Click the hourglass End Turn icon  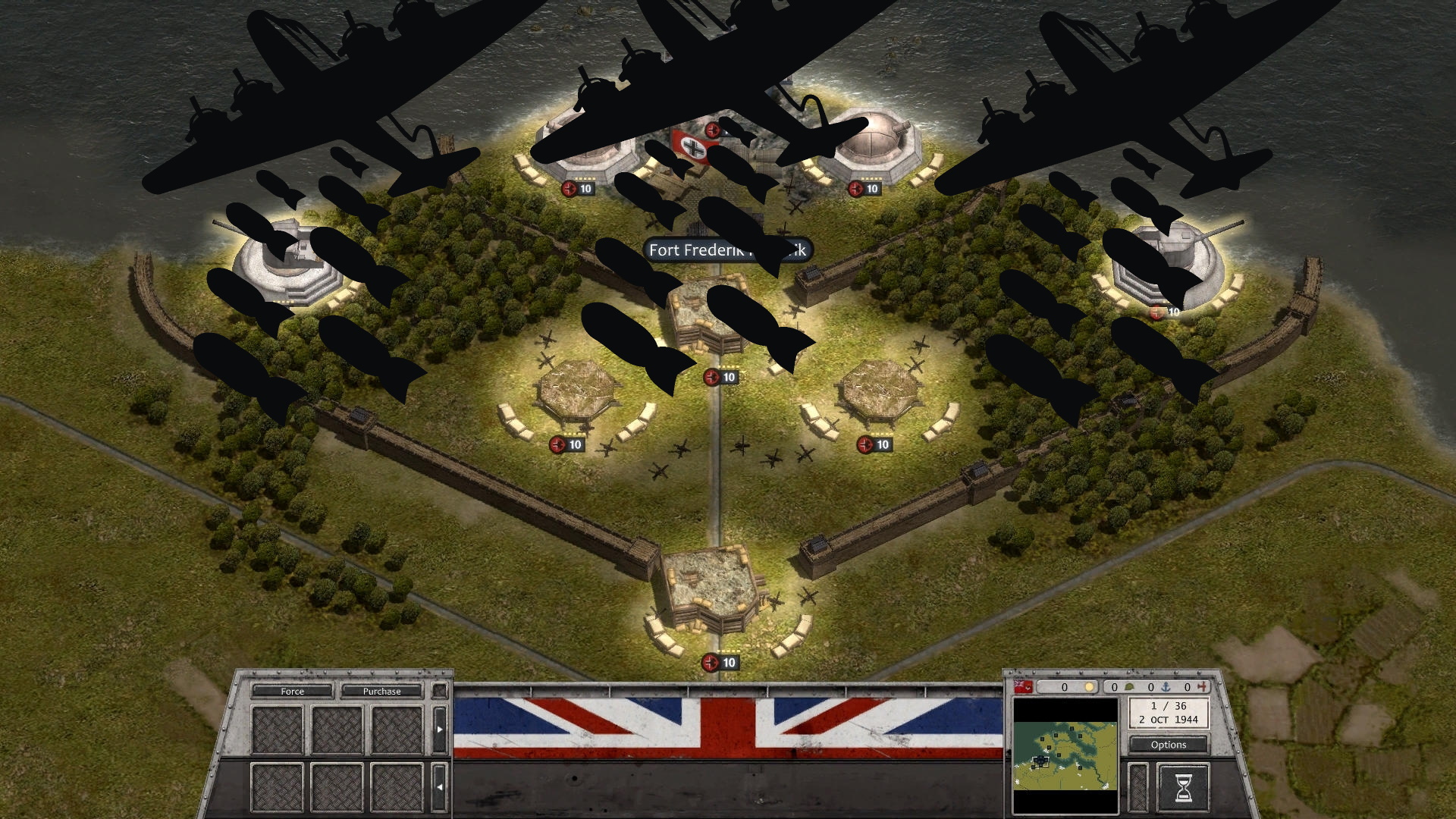[1183, 787]
